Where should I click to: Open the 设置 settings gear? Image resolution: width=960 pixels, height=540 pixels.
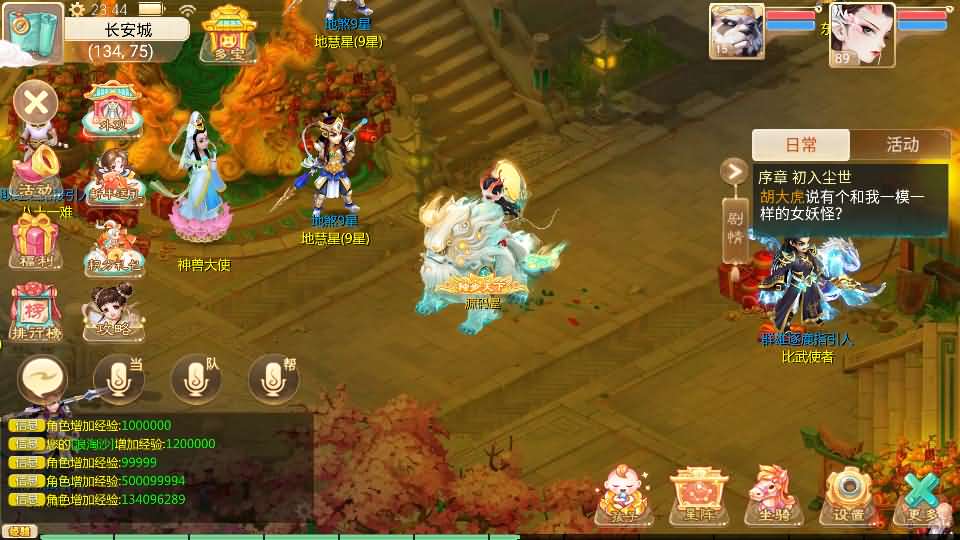[x=849, y=494]
